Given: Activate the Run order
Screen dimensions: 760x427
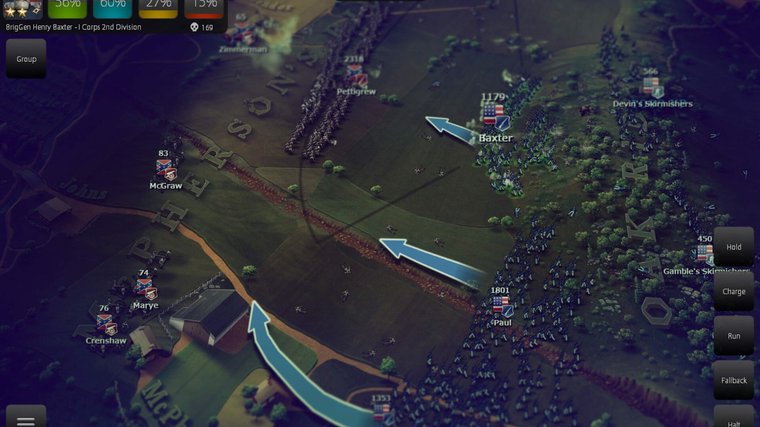Looking at the screenshot, I should click(x=734, y=336).
